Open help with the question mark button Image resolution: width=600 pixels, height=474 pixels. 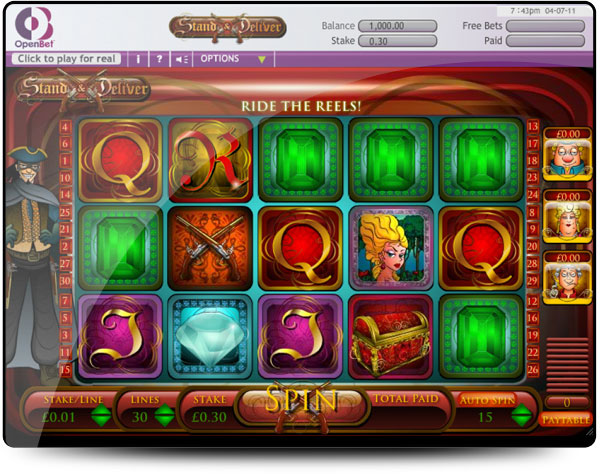[159, 59]
